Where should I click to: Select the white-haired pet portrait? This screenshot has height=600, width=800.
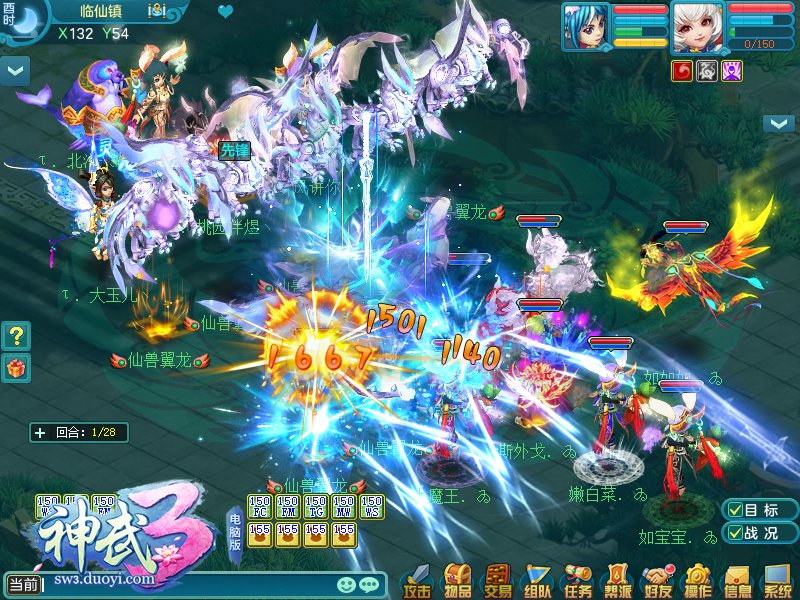(698, 26)
